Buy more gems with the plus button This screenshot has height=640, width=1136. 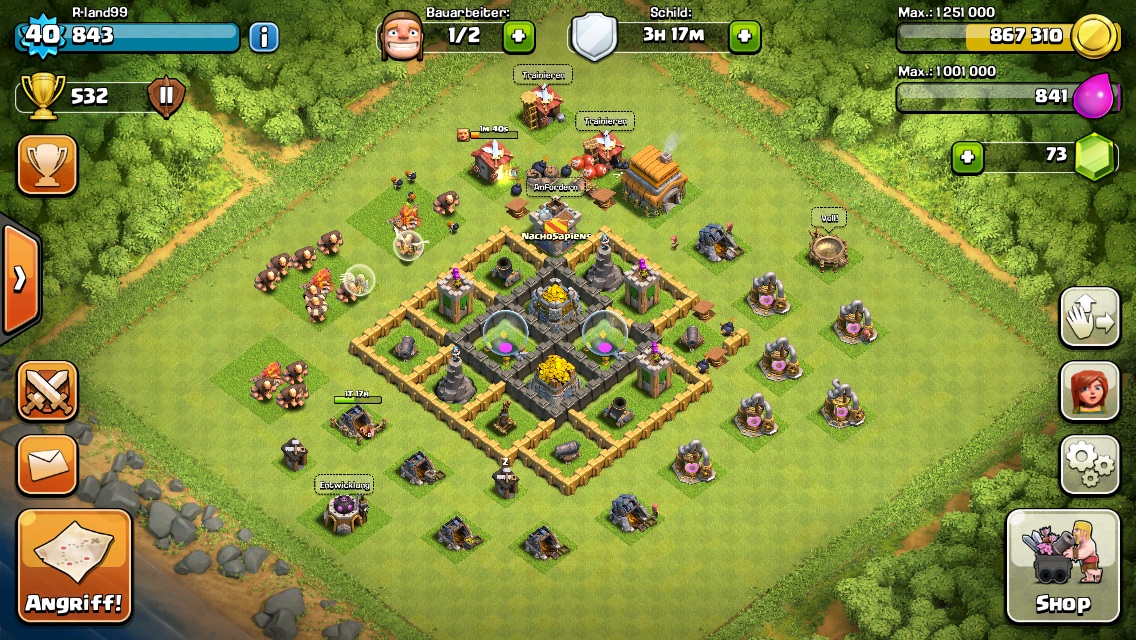(x=965, y=157)
